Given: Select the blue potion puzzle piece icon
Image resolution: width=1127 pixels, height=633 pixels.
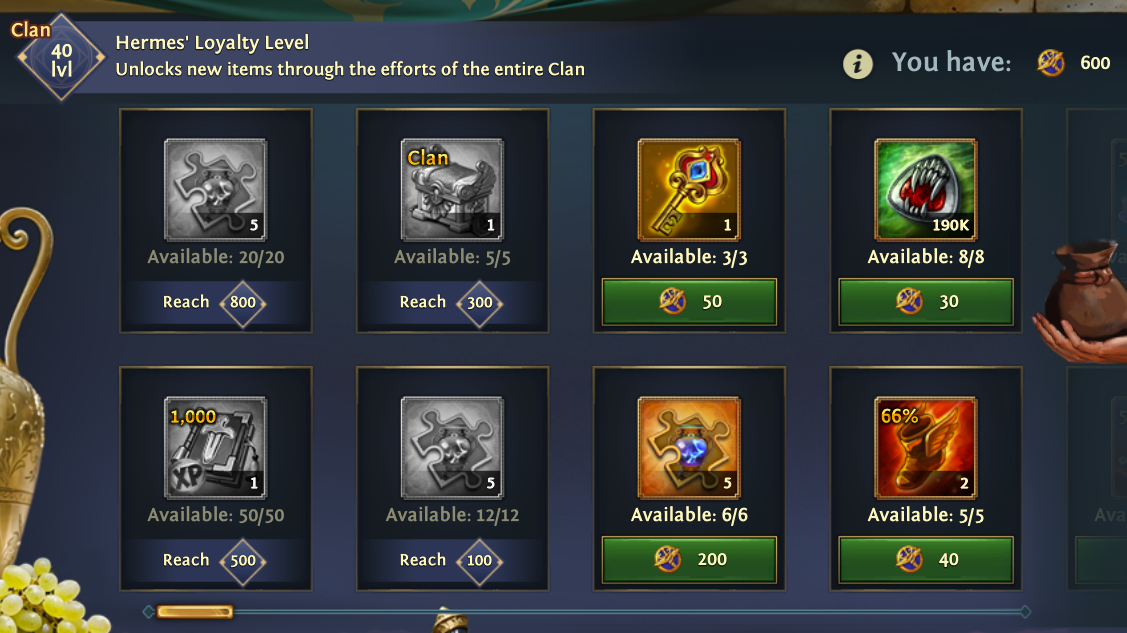Looking at the screenshot, I should click(x=689, y=448).
